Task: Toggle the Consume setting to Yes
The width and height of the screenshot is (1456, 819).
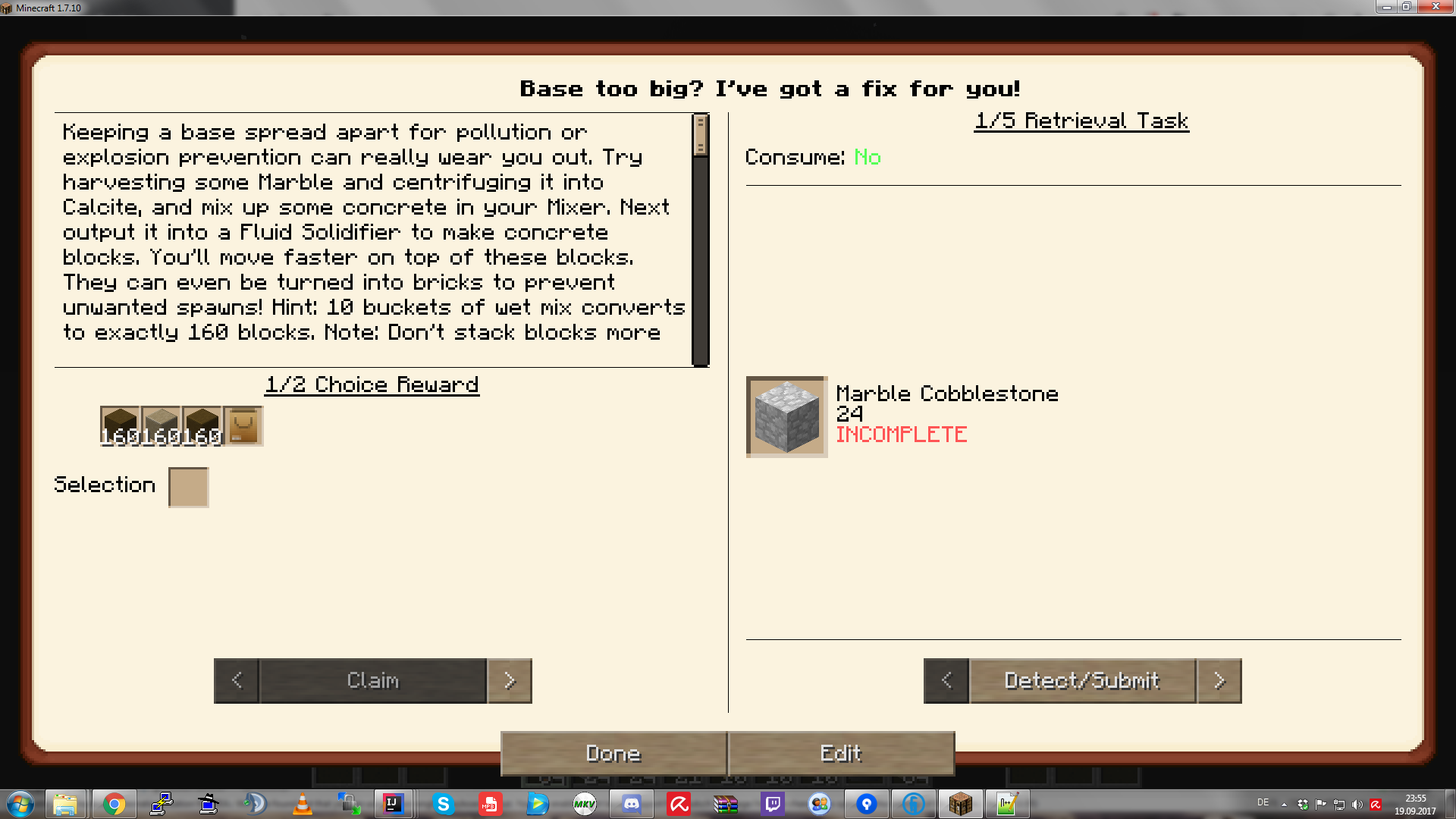Action: tap(868, 158)
